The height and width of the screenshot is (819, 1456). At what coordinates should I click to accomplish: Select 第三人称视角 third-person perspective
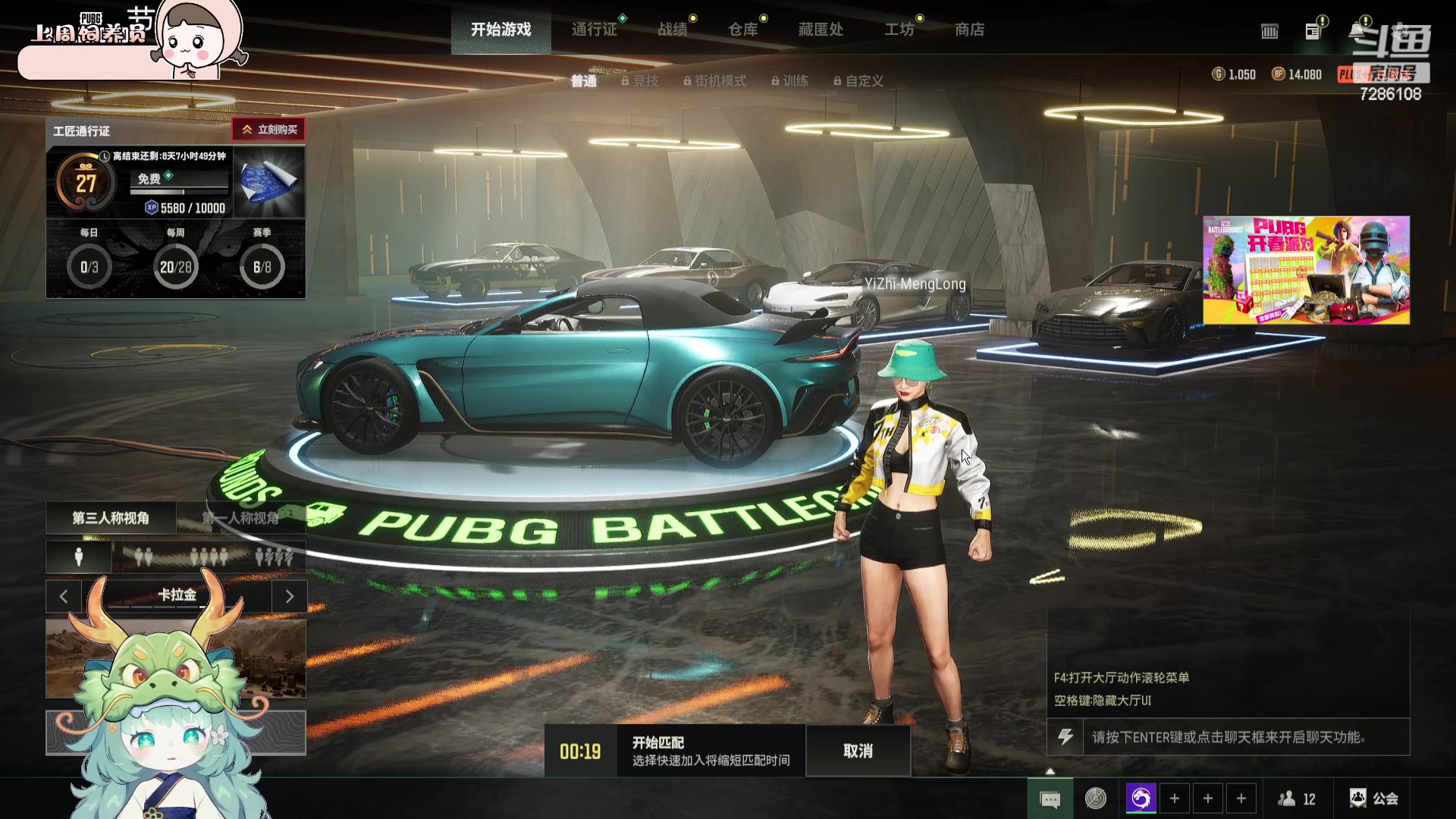pos(111,518)
